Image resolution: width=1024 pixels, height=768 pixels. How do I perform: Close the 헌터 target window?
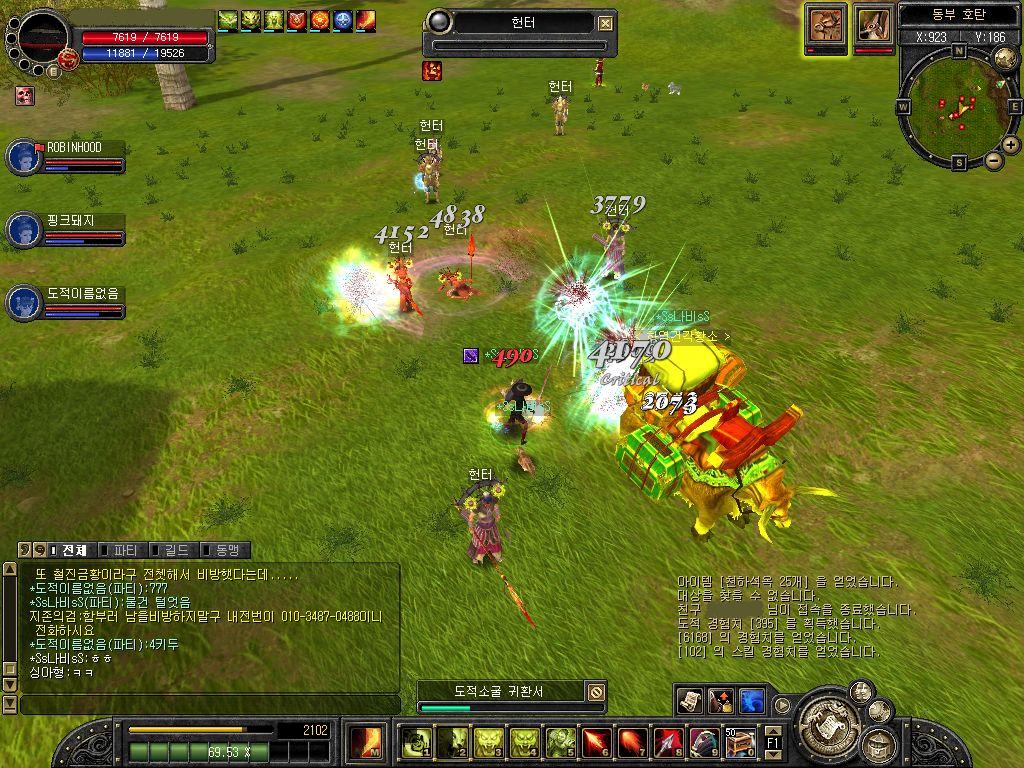click(606, 23)
